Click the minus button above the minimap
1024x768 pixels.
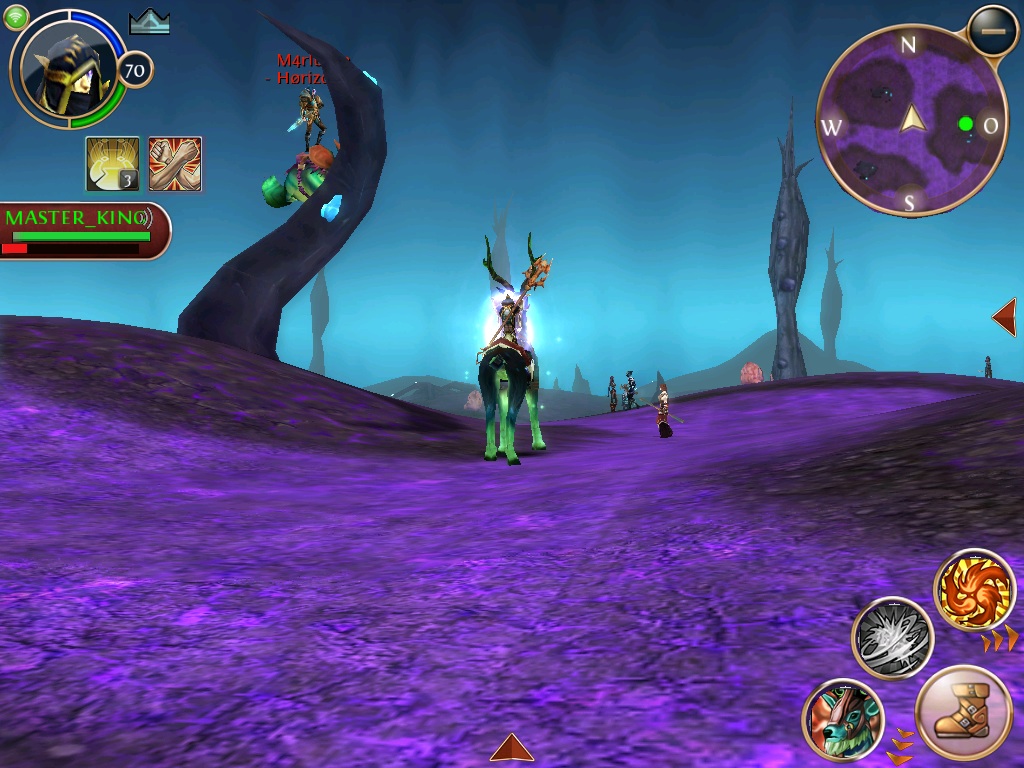(993, 32)
